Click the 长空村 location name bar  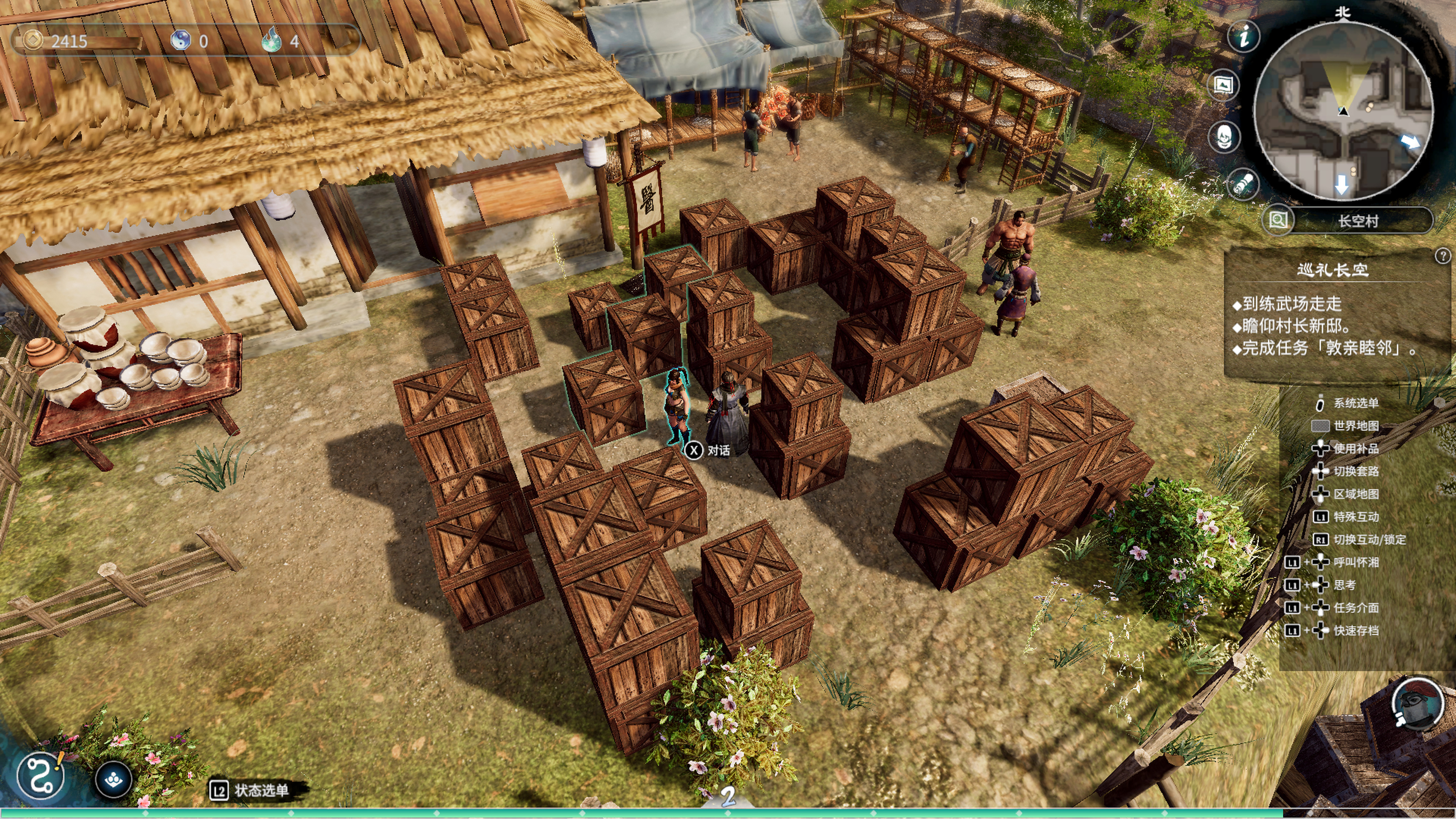click(x=1358, y=220)
